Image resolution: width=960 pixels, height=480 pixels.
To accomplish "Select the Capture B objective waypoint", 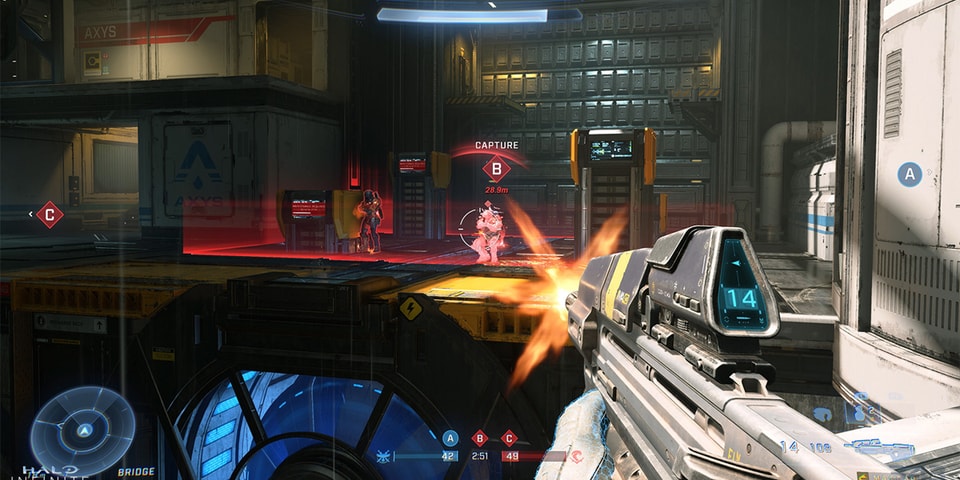I will 496,168.
